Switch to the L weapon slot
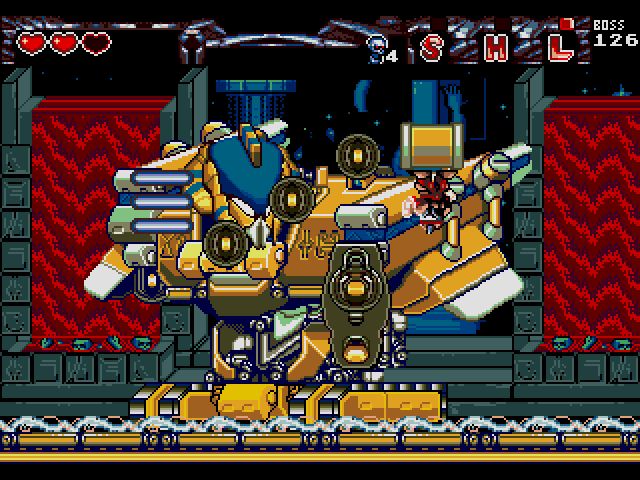Viewport: 640px width, 480px height. [562, 44]
